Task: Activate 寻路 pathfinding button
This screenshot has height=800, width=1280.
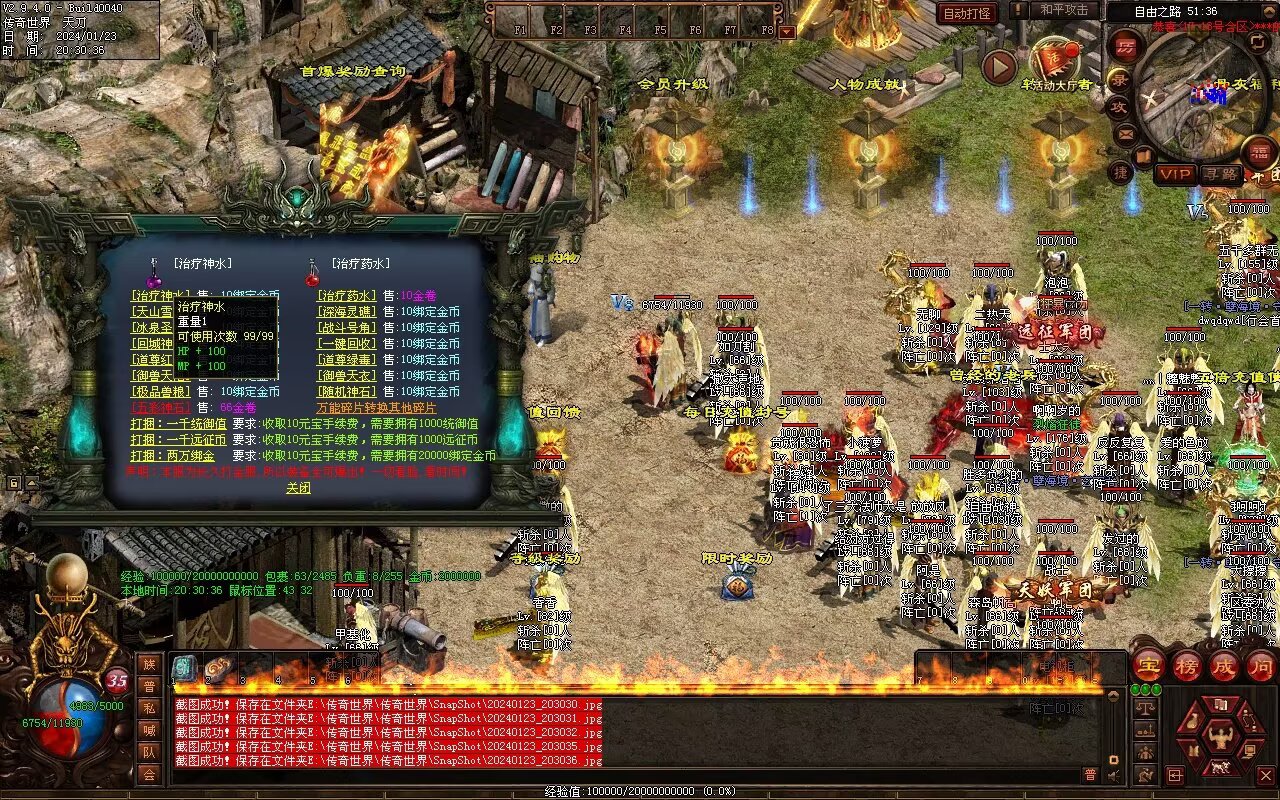Action: pyautogui.click(x=1220, y=174)
